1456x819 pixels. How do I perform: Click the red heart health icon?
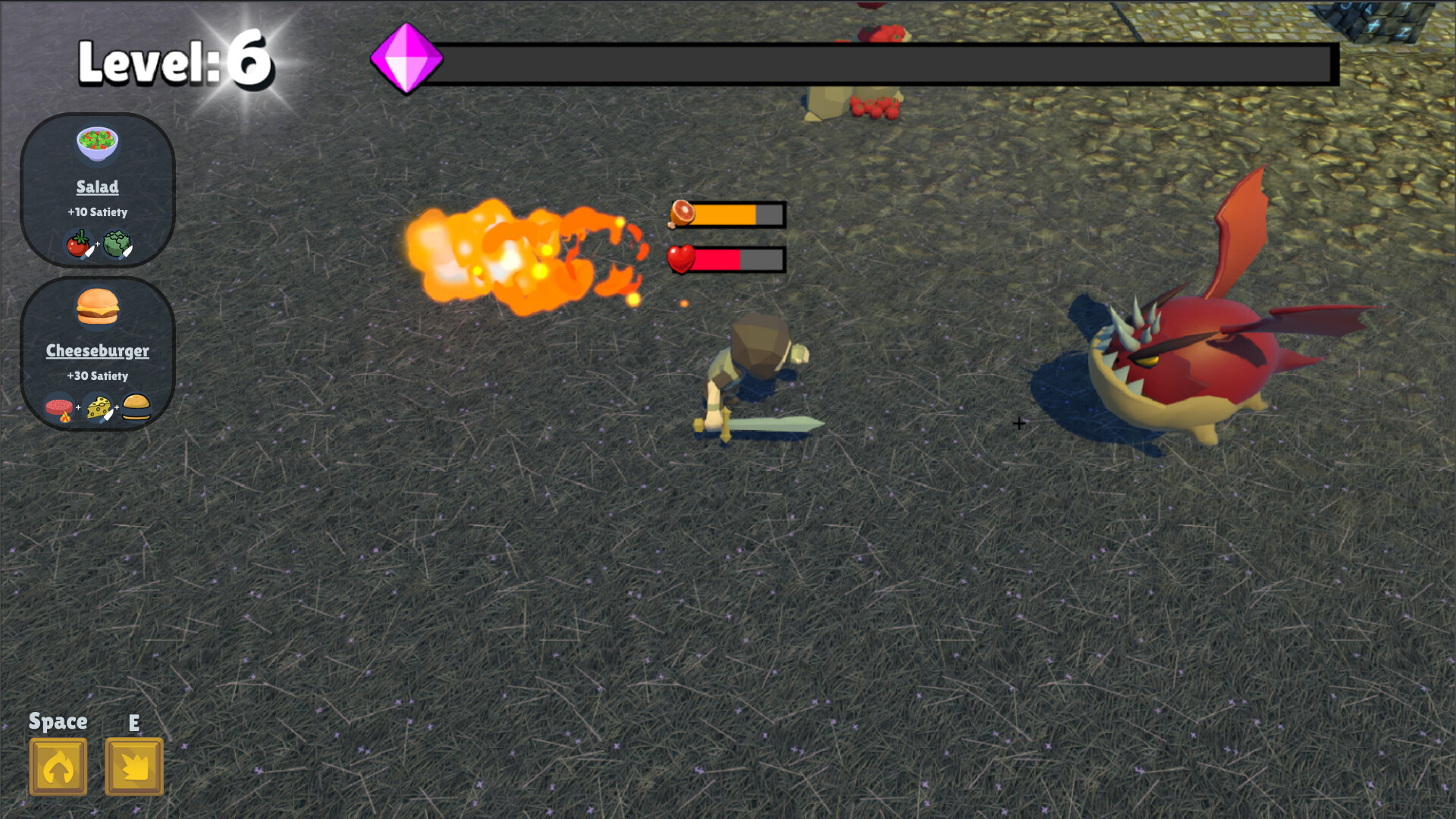(x=680, y=259)
